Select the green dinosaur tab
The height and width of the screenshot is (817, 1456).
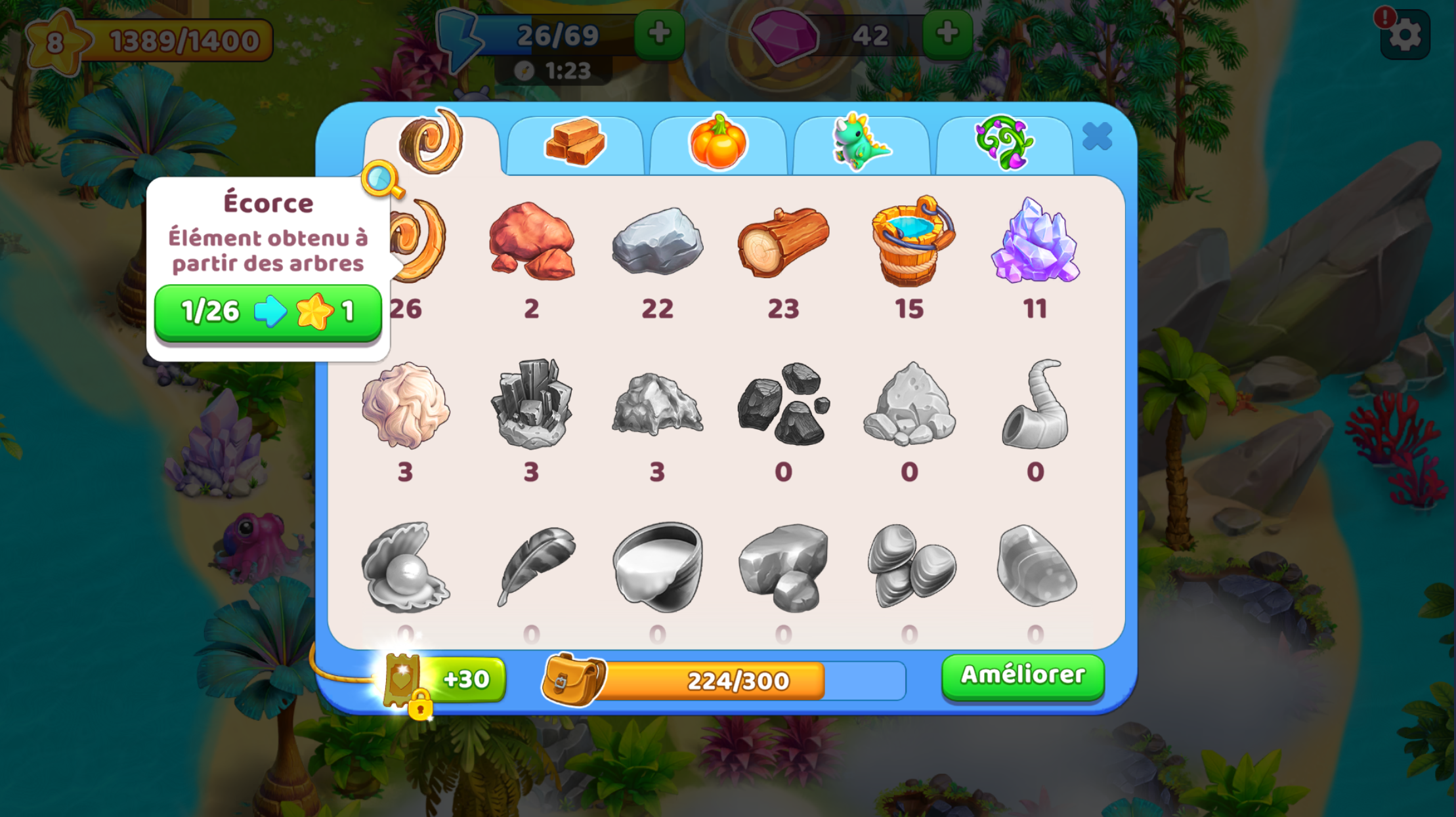tap(861, 143)
